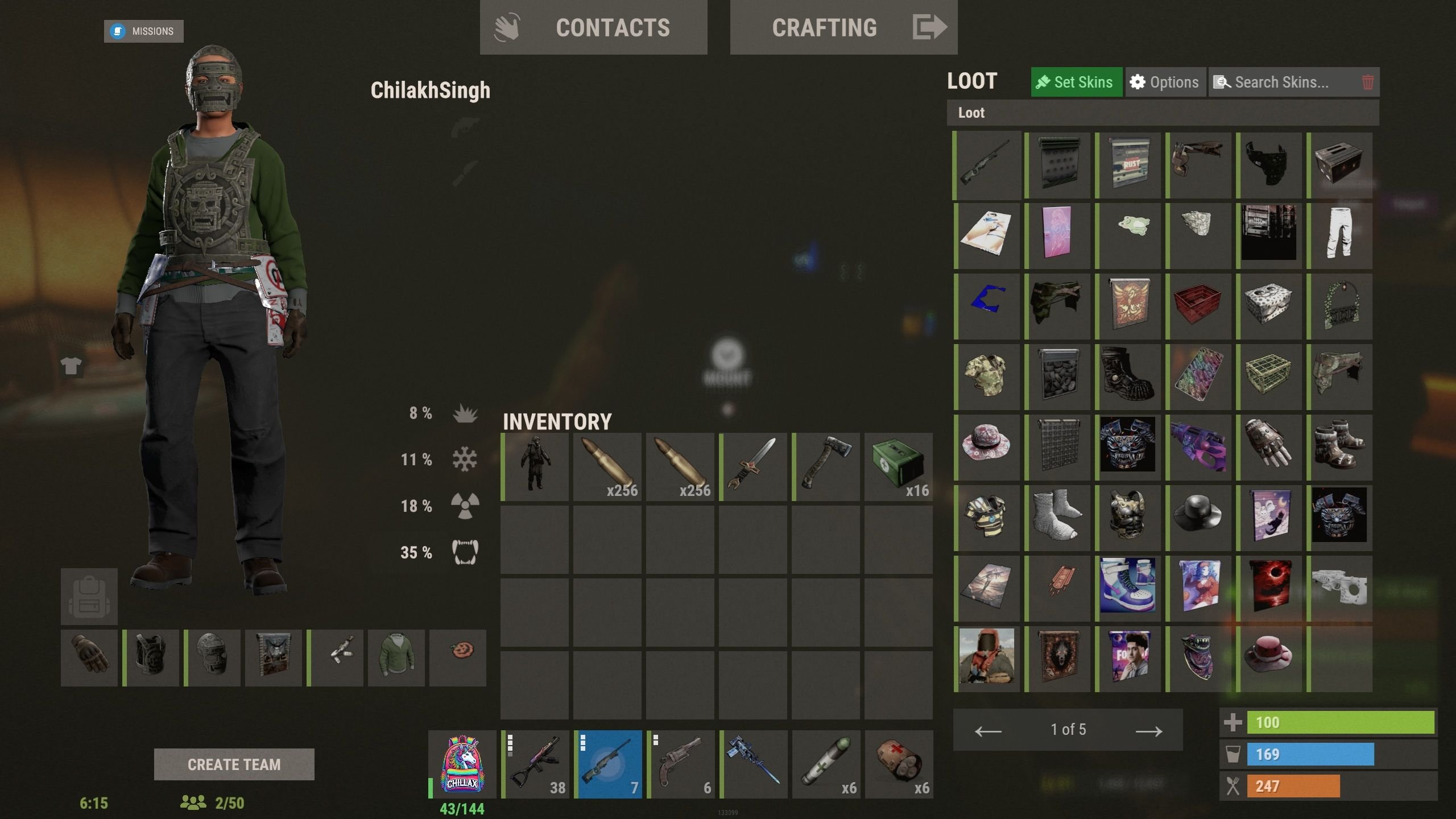Select the Chillax unicorn backpack slot
This screenshot has height=819, width=1456.
[462, 764]
